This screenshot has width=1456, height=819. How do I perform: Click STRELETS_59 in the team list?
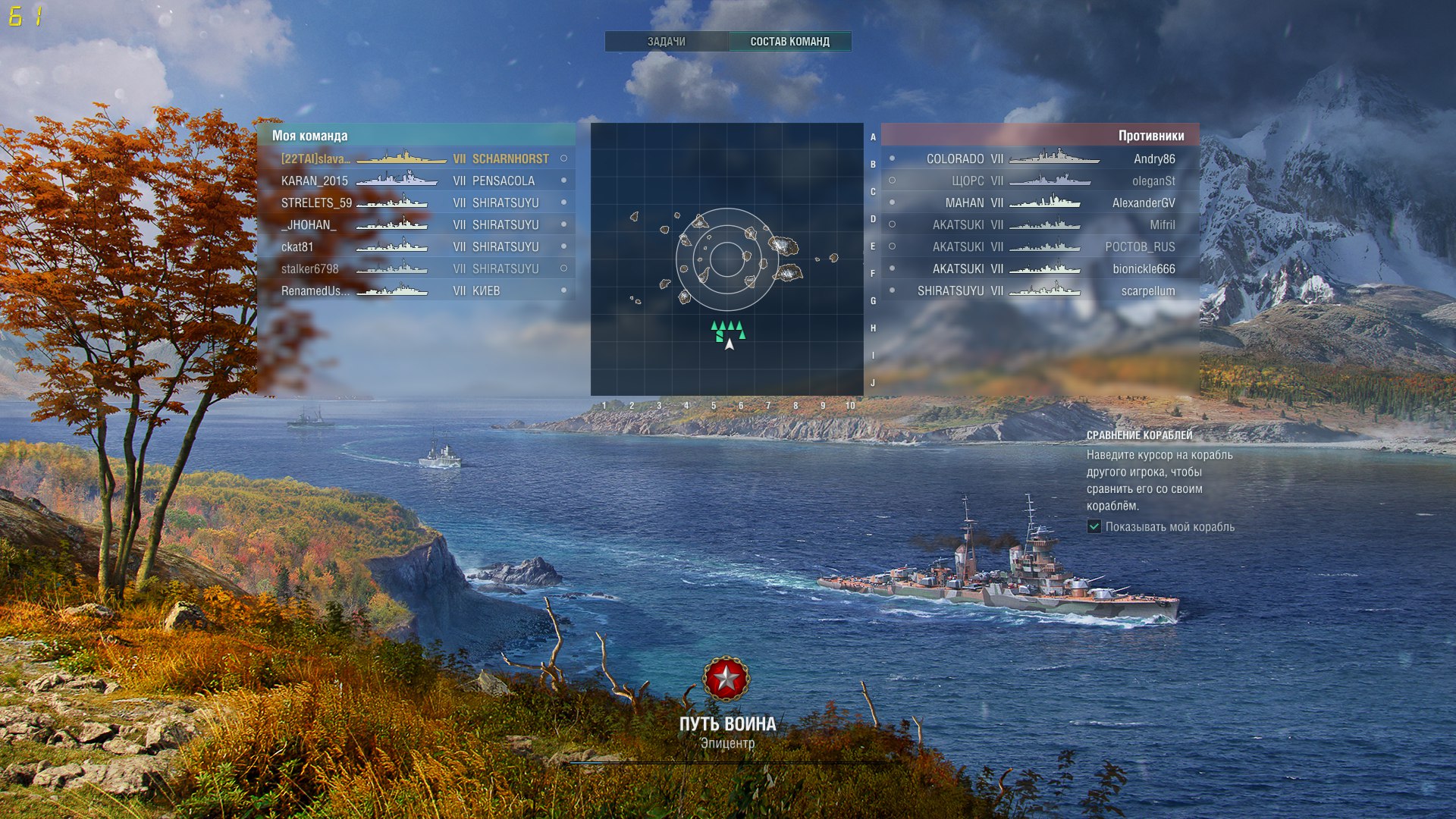point(416,202)
